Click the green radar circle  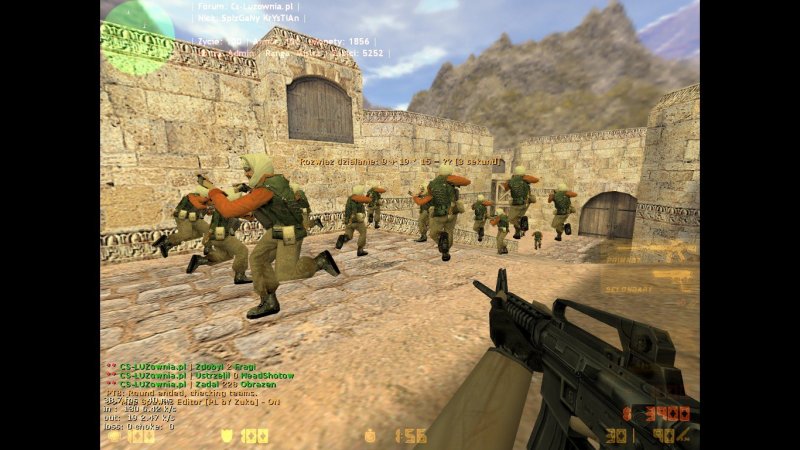click(x=137, y=36)
